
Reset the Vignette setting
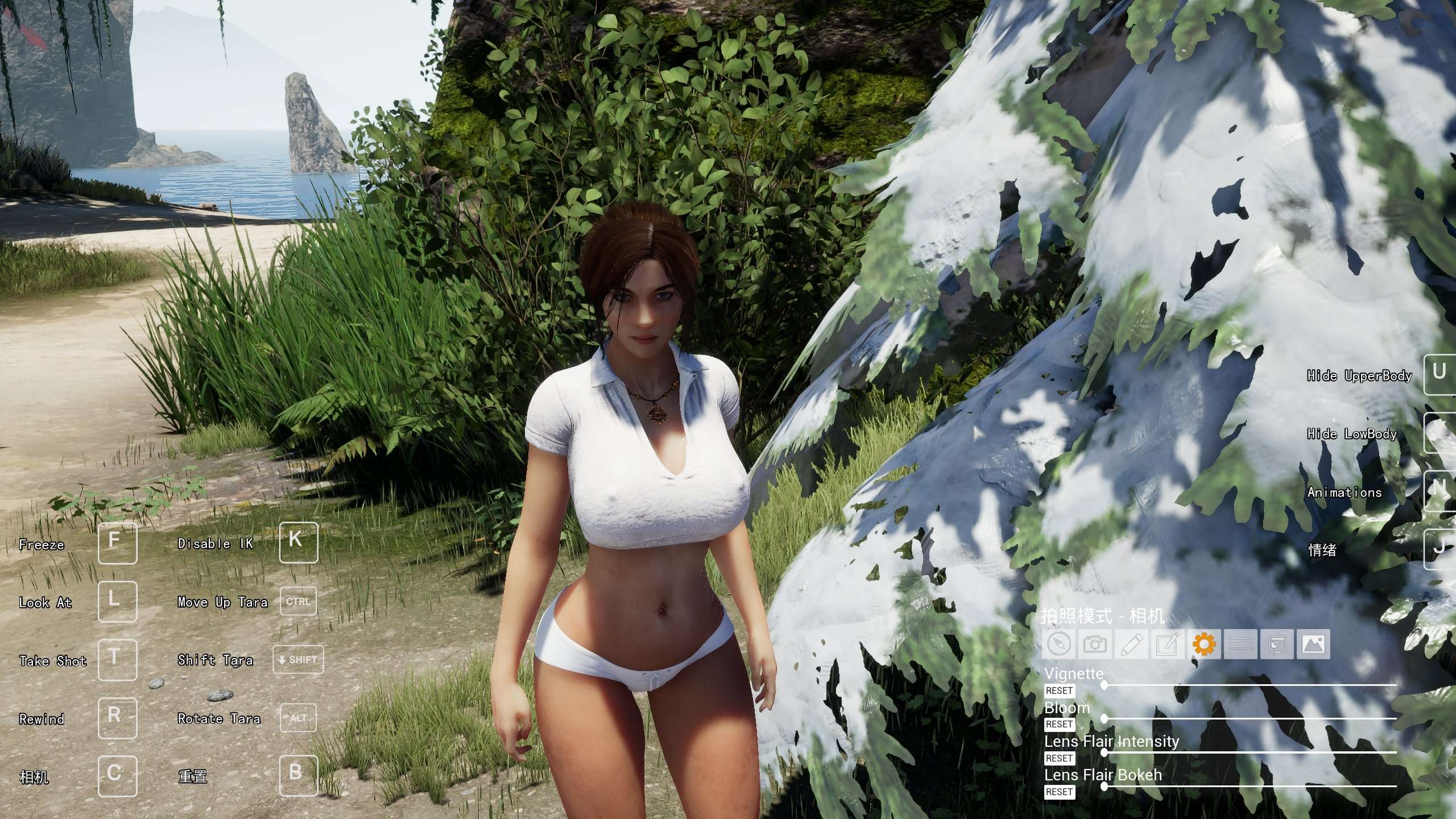1059,690
